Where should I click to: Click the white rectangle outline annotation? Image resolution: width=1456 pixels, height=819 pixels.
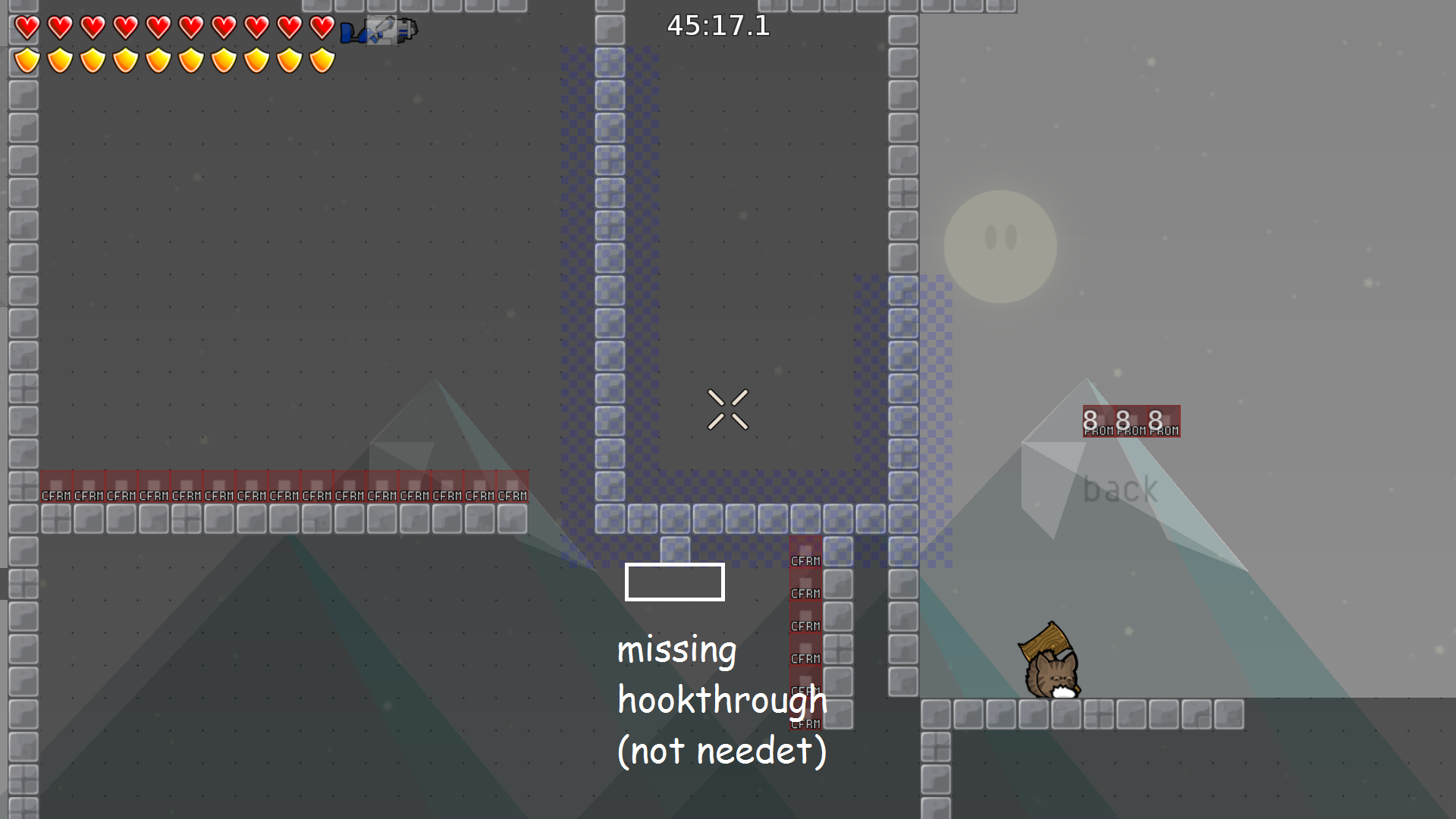click(674, 582)
